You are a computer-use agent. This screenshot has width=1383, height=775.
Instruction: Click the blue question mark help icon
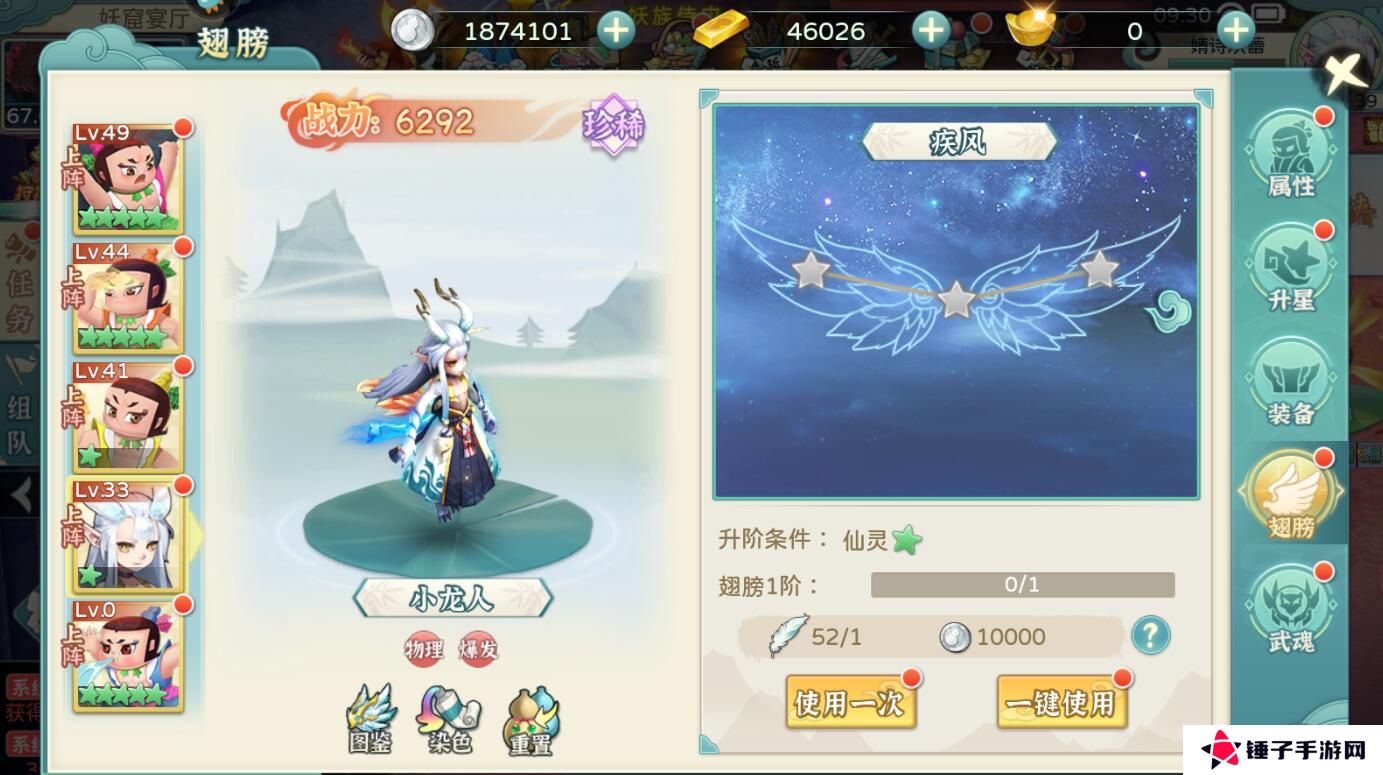coord(1150,636)
